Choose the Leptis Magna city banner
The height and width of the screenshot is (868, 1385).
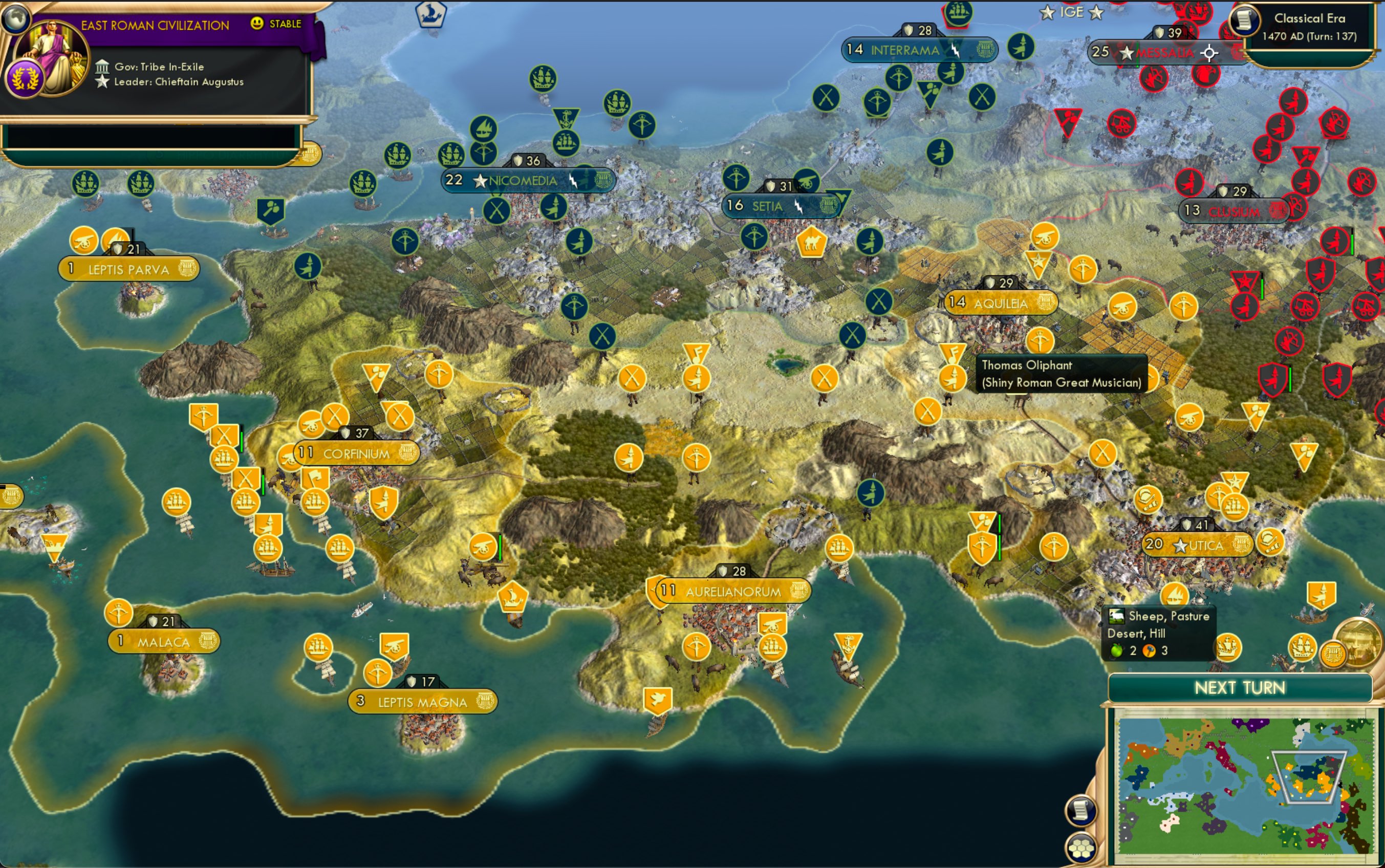coord(422,702)
